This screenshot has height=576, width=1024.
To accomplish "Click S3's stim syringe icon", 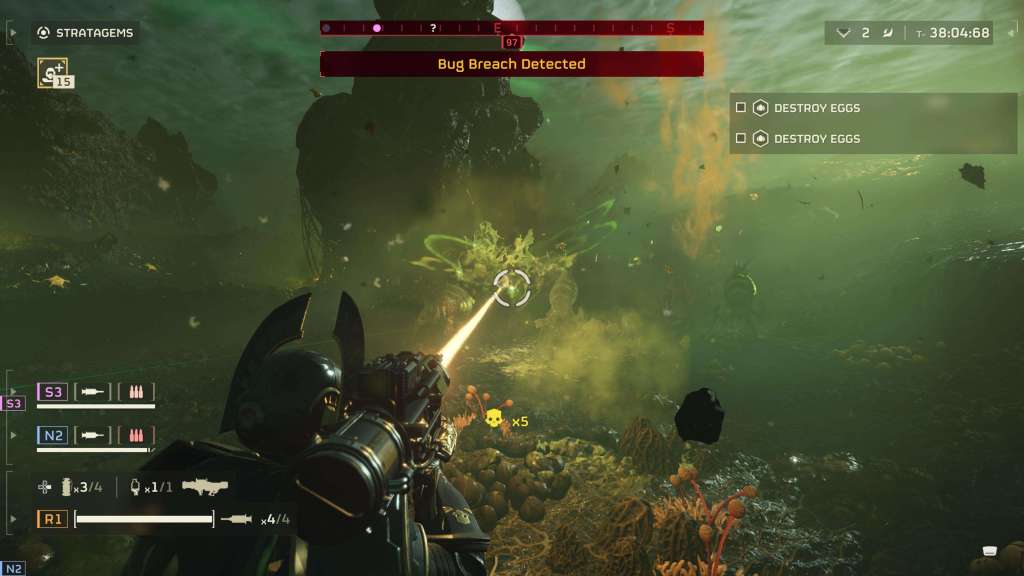I will point(93,392).
